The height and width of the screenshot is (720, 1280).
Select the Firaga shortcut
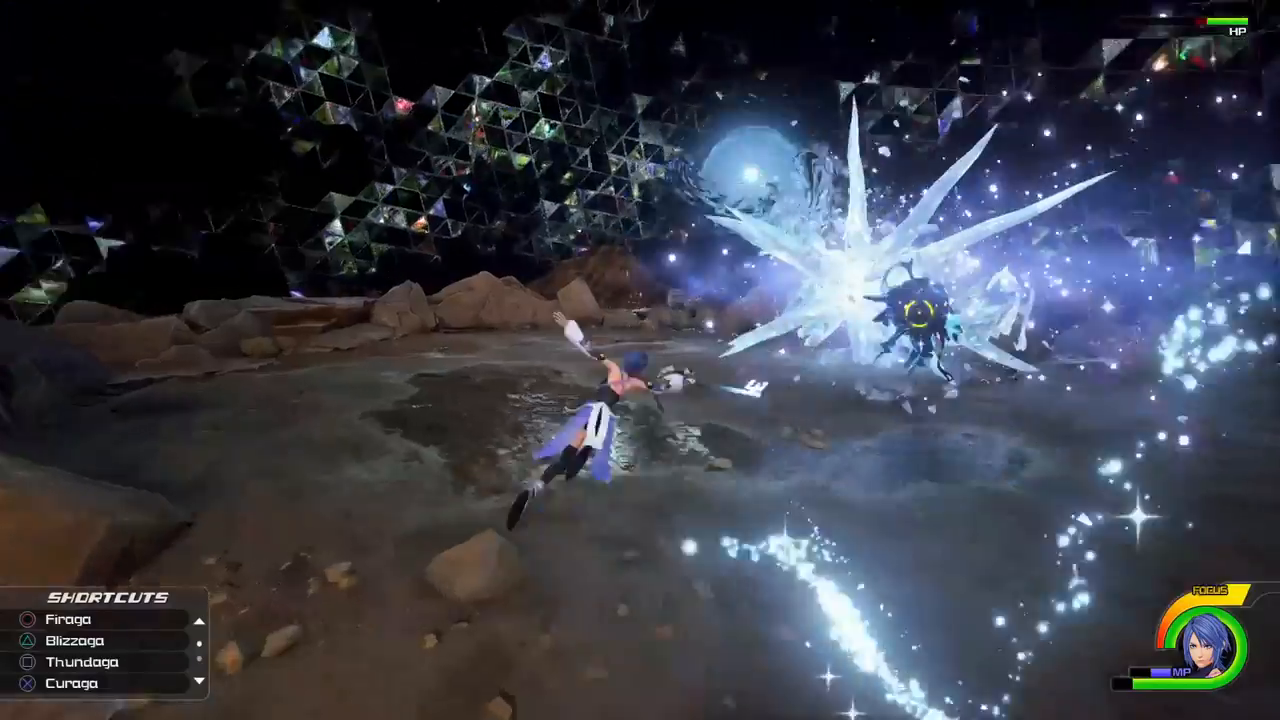(x=68, y=620)
